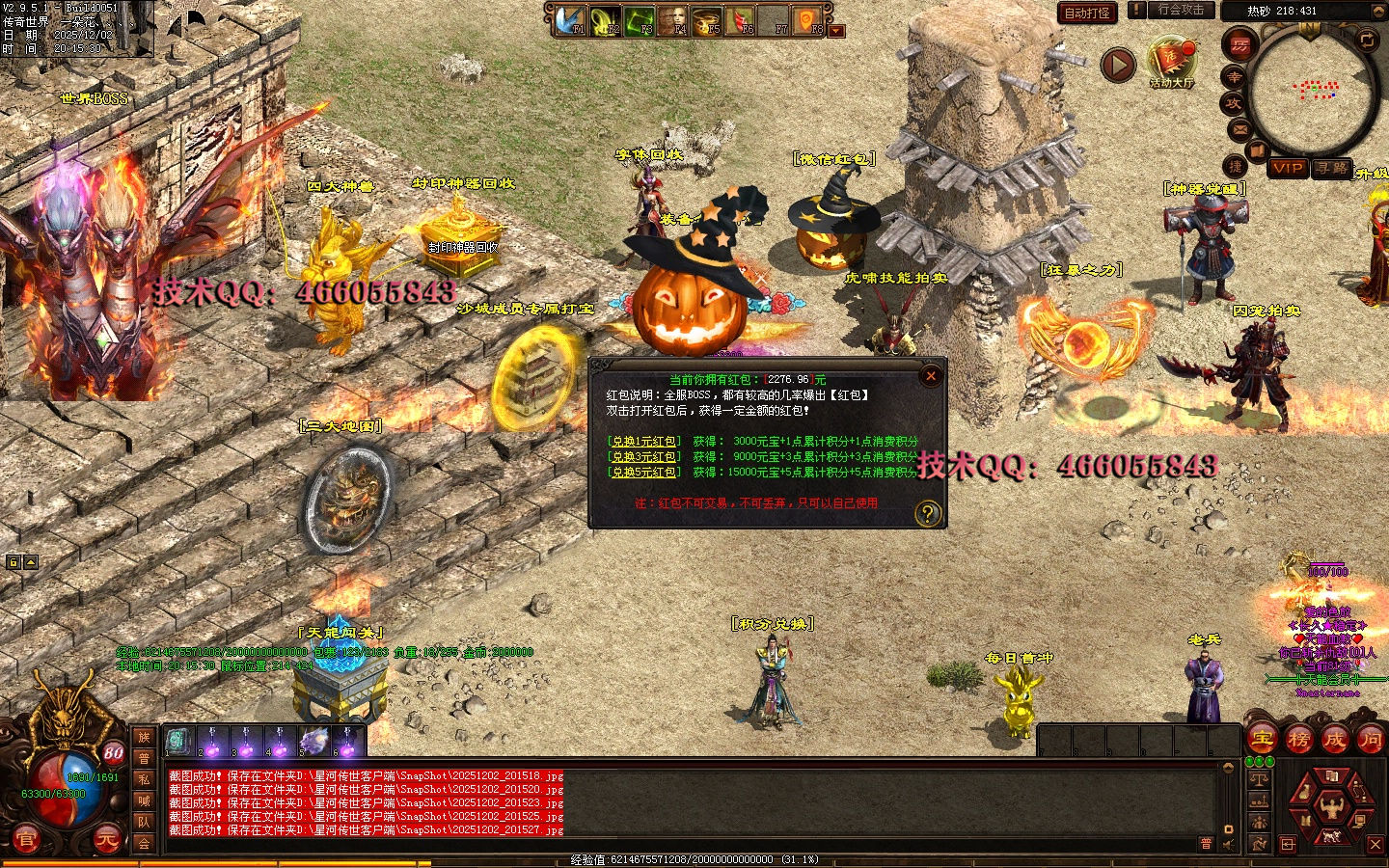Select the rune stone in hotbar slot 1

(x=178, y=741)
